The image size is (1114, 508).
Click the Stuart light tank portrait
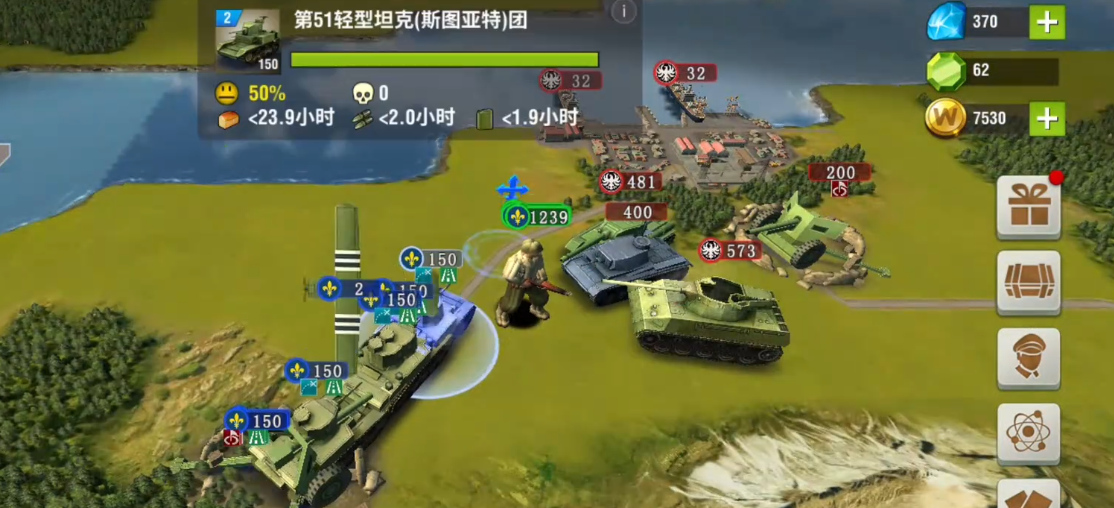point(247,41)
